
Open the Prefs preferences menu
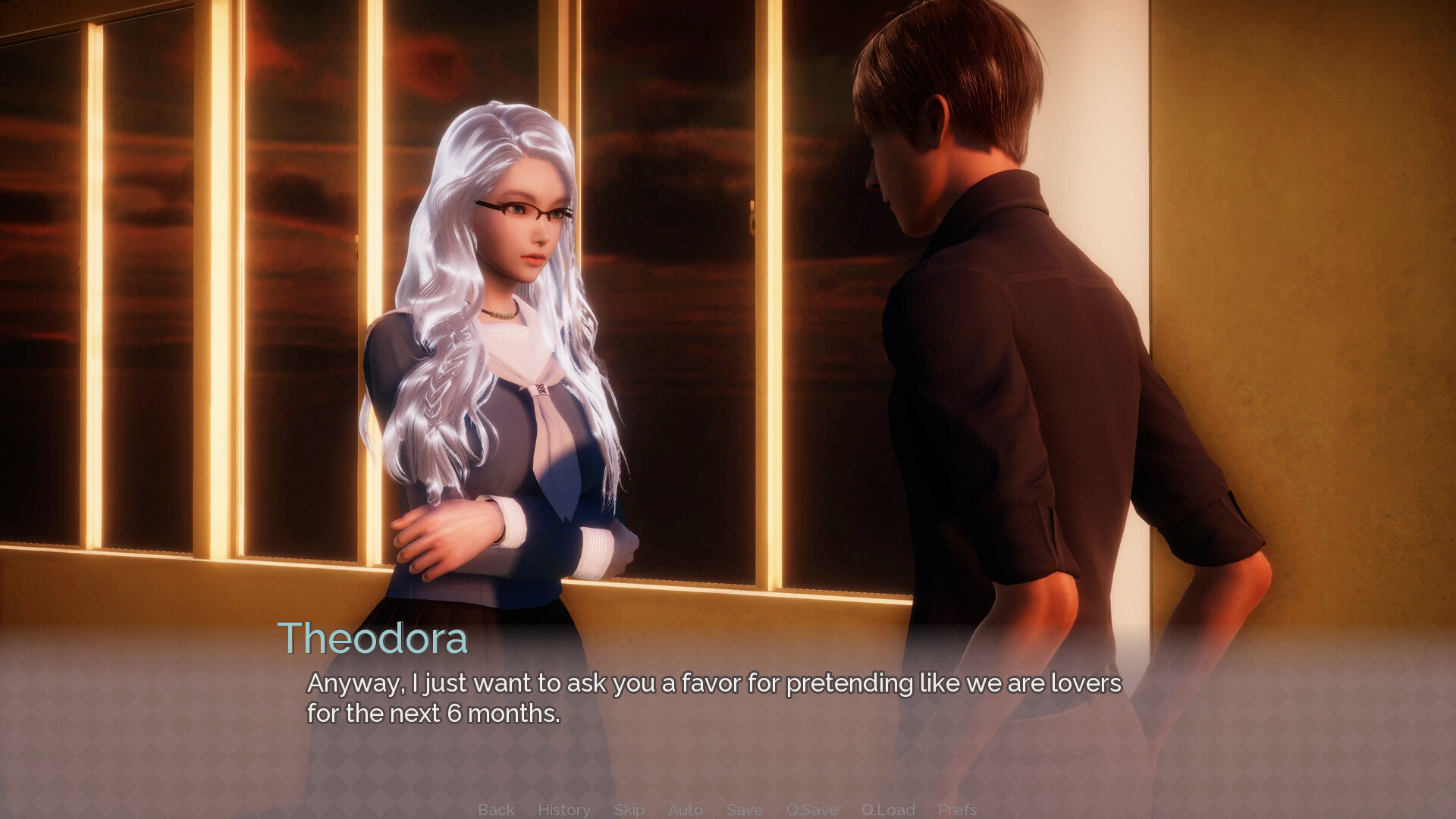957,809
